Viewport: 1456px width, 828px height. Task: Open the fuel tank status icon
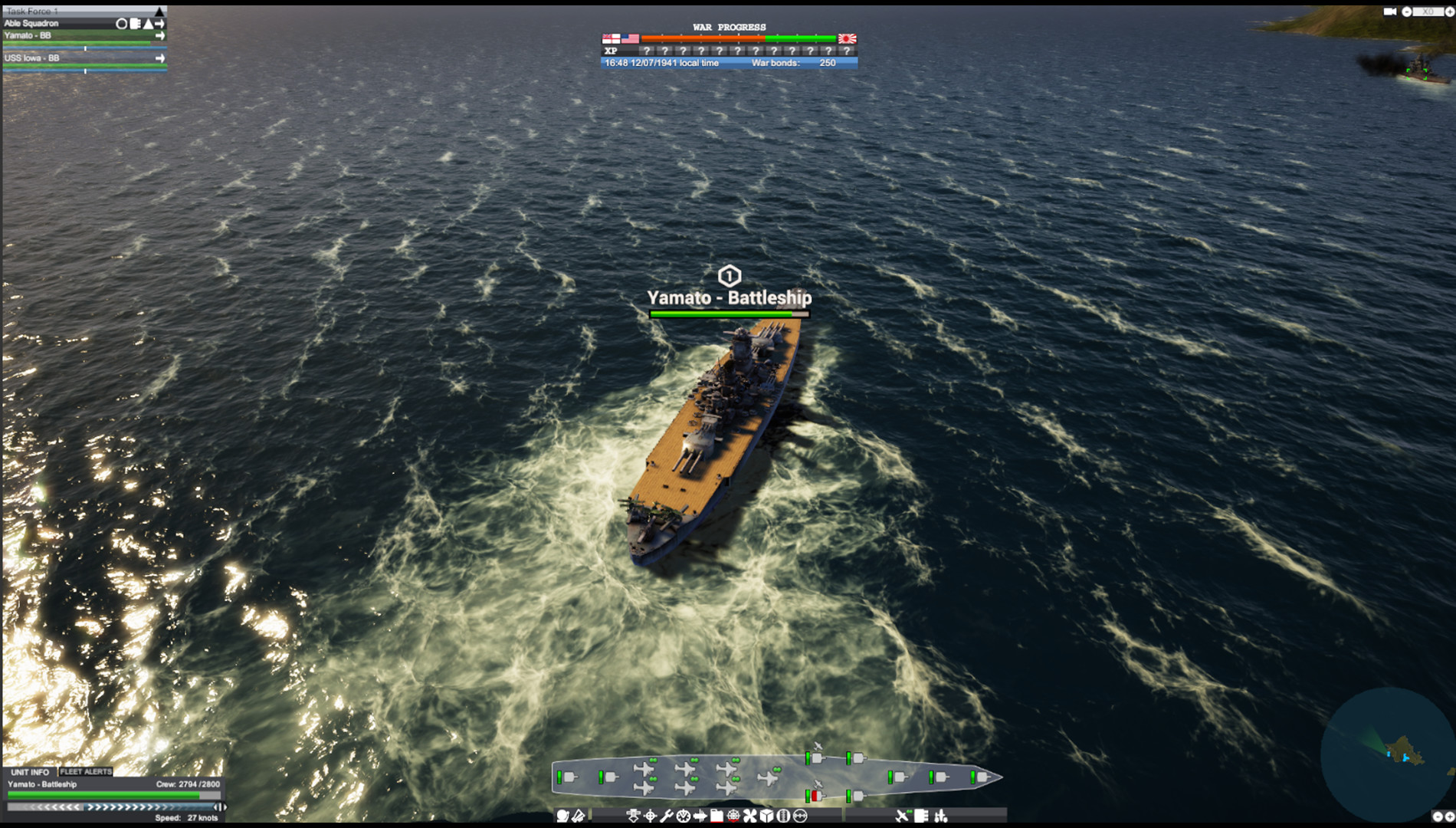[x=717, y=816]
